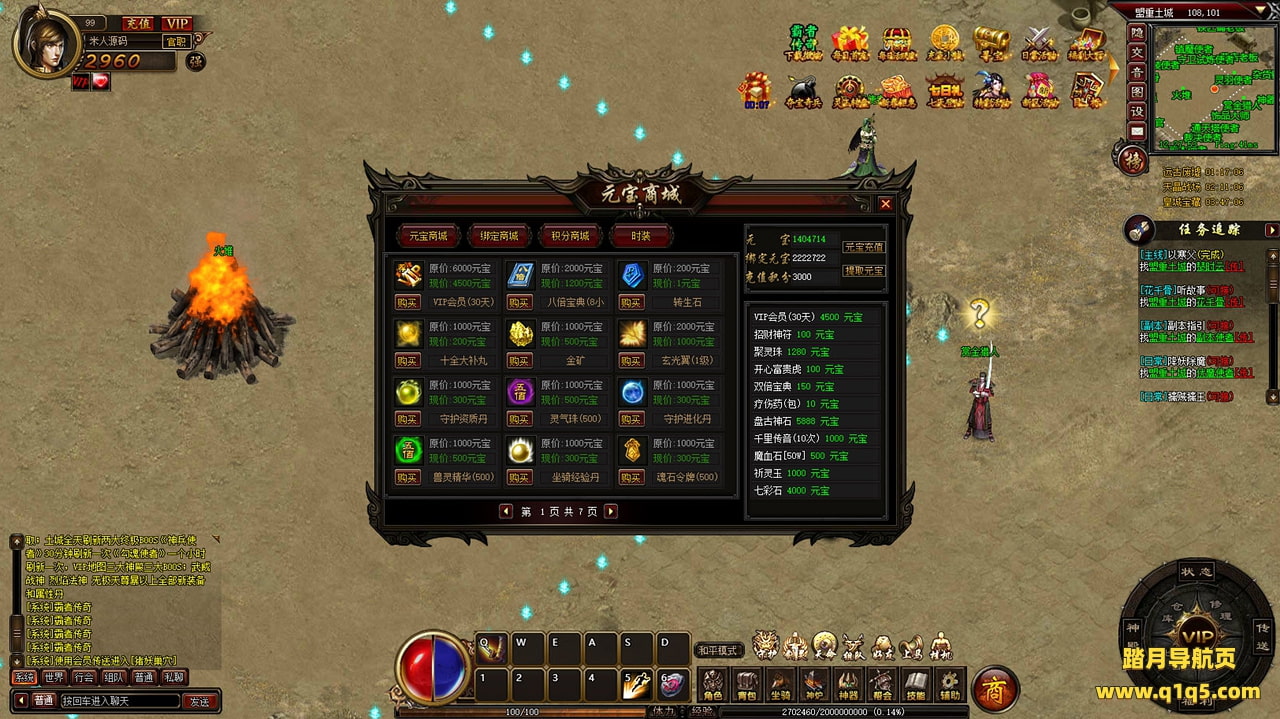This screenshot has width=1280, height=719.
Task: Click the 元宝充值 recharge button
Action: click(x=863, y=247)
